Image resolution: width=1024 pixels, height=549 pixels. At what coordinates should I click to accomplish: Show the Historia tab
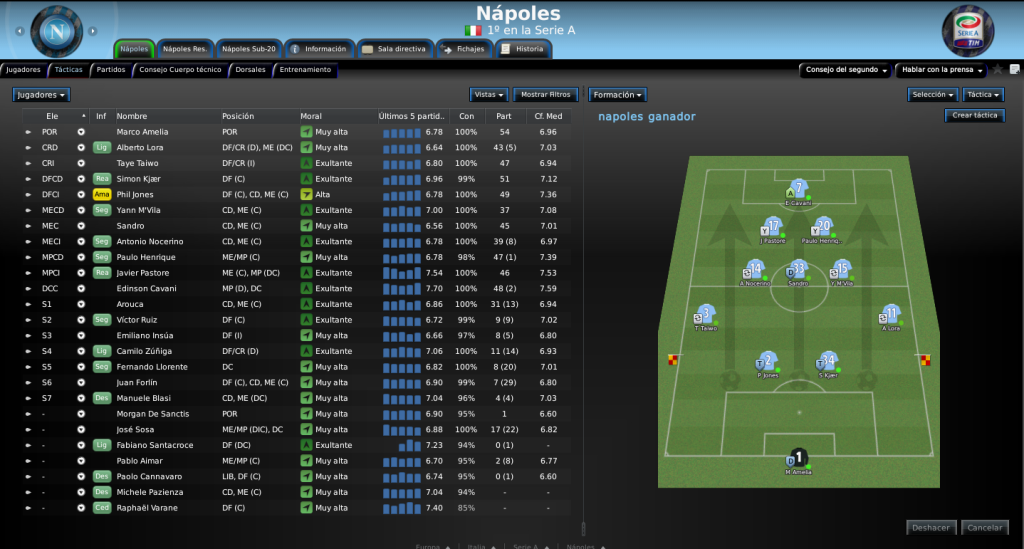coord(524,48)
